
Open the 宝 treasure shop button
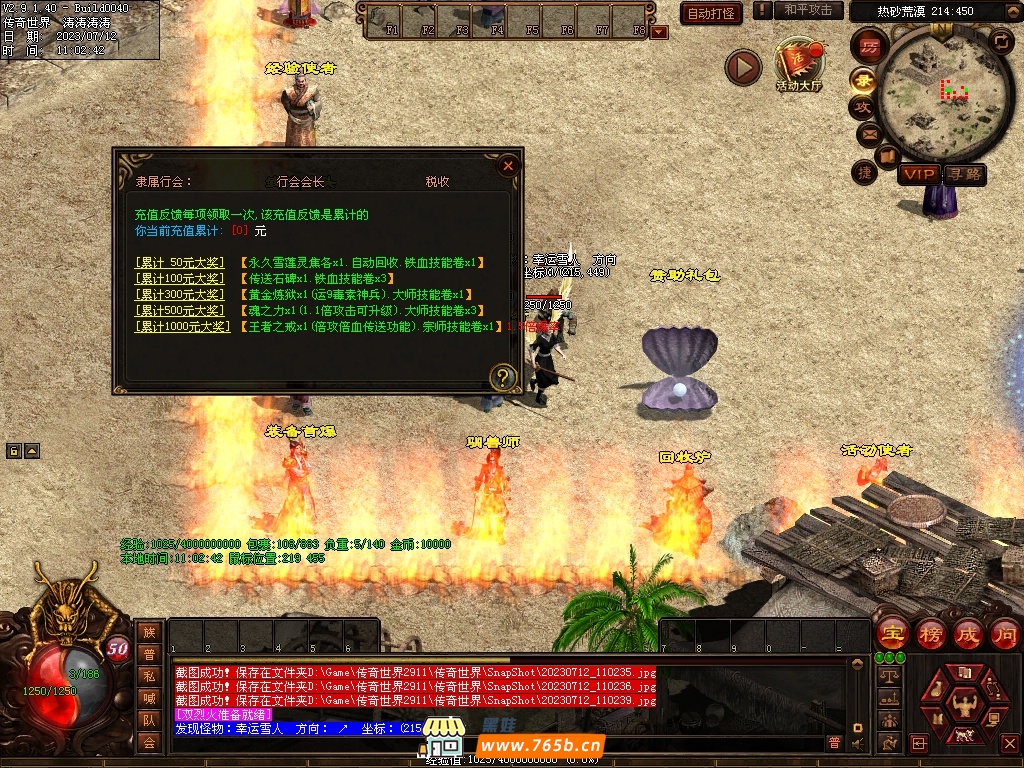[x=892, y=633]
